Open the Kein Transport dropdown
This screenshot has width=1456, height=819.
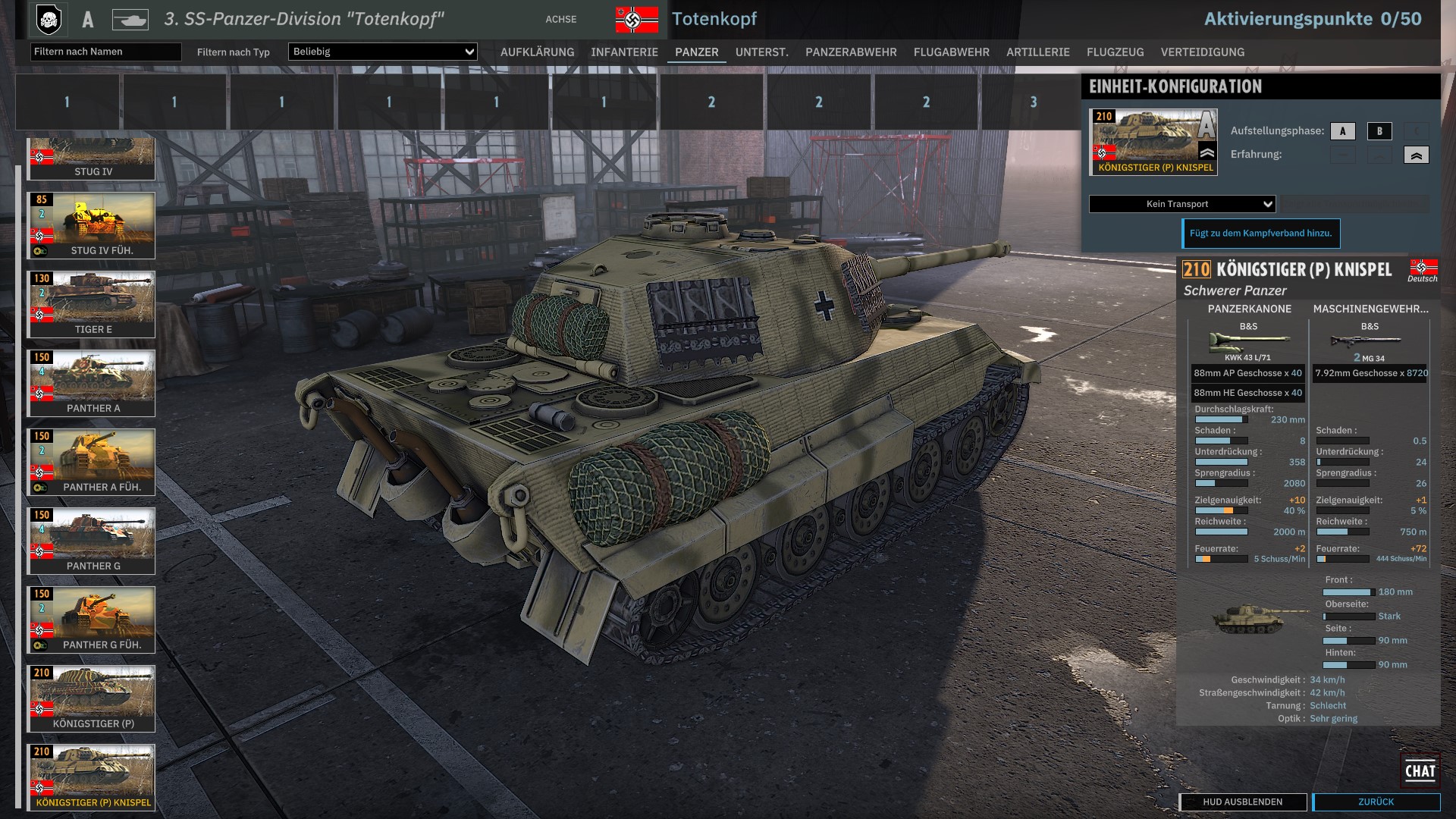tap(1182, 204)
